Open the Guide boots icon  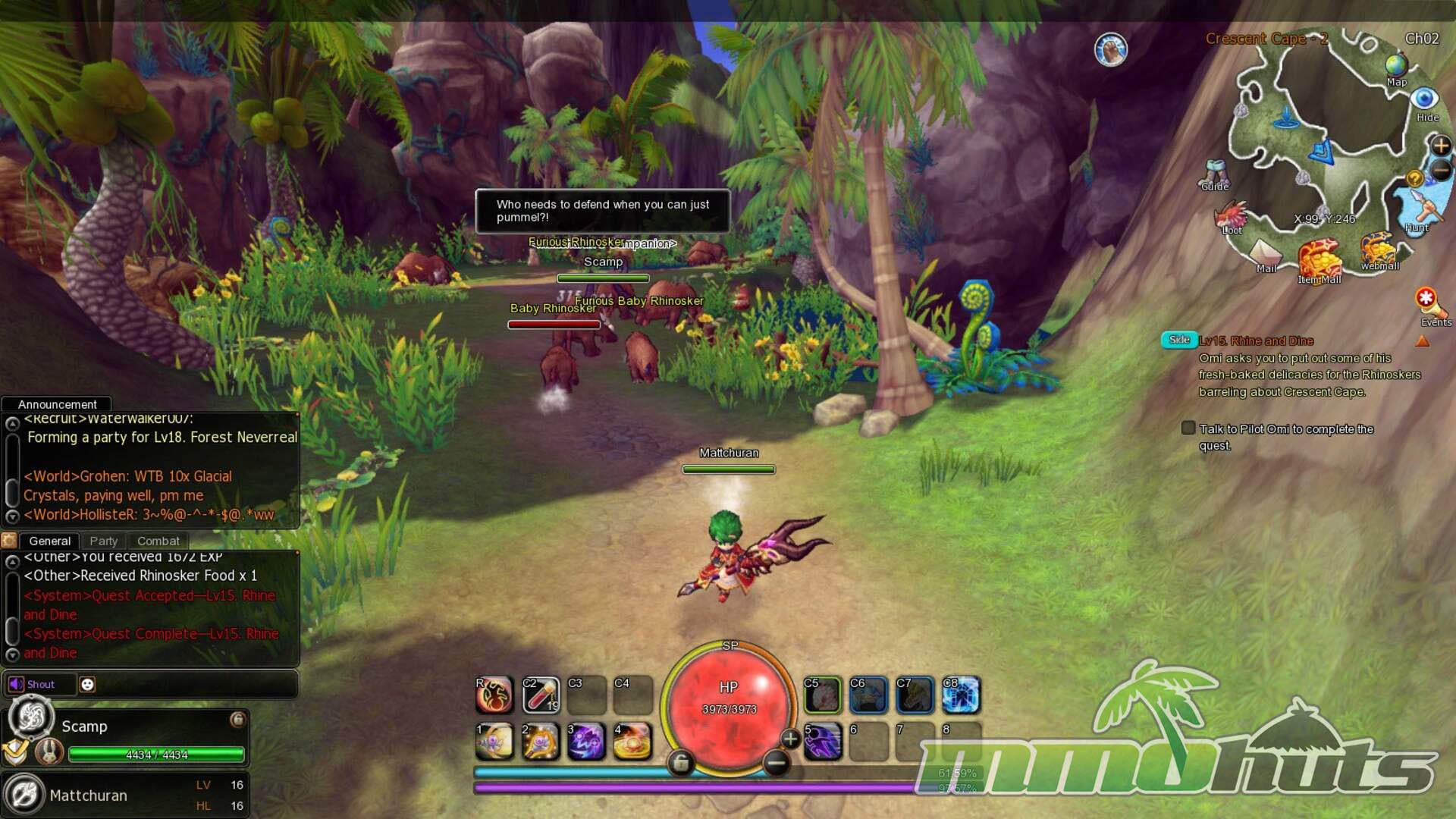1215,173
